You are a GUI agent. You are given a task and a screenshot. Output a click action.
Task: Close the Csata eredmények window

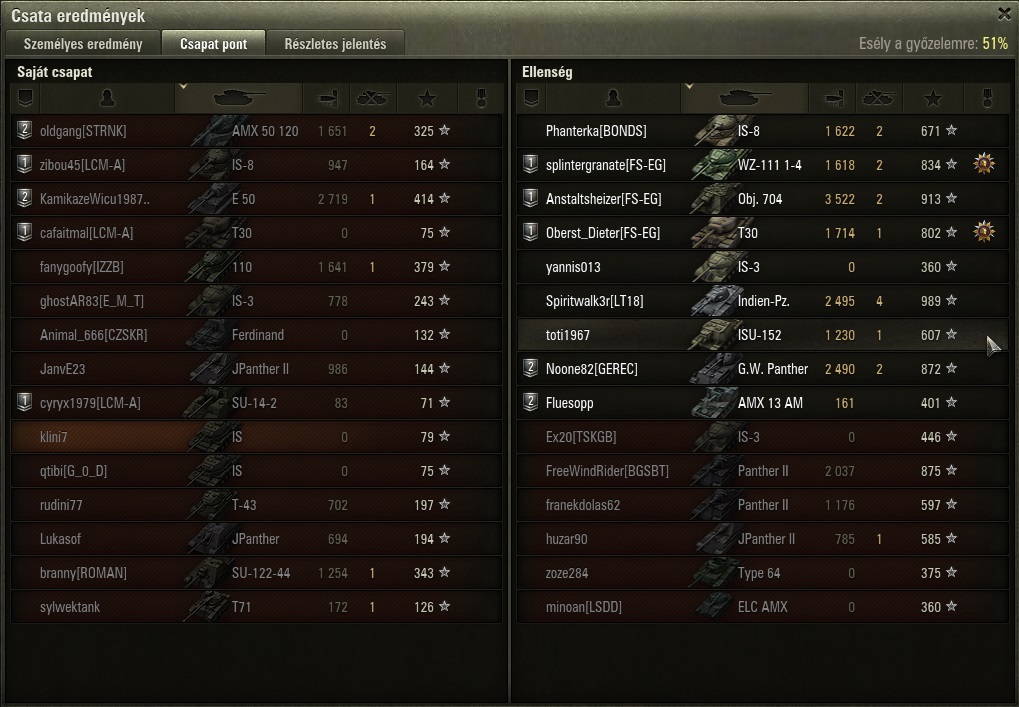[x=1004, y=14]
